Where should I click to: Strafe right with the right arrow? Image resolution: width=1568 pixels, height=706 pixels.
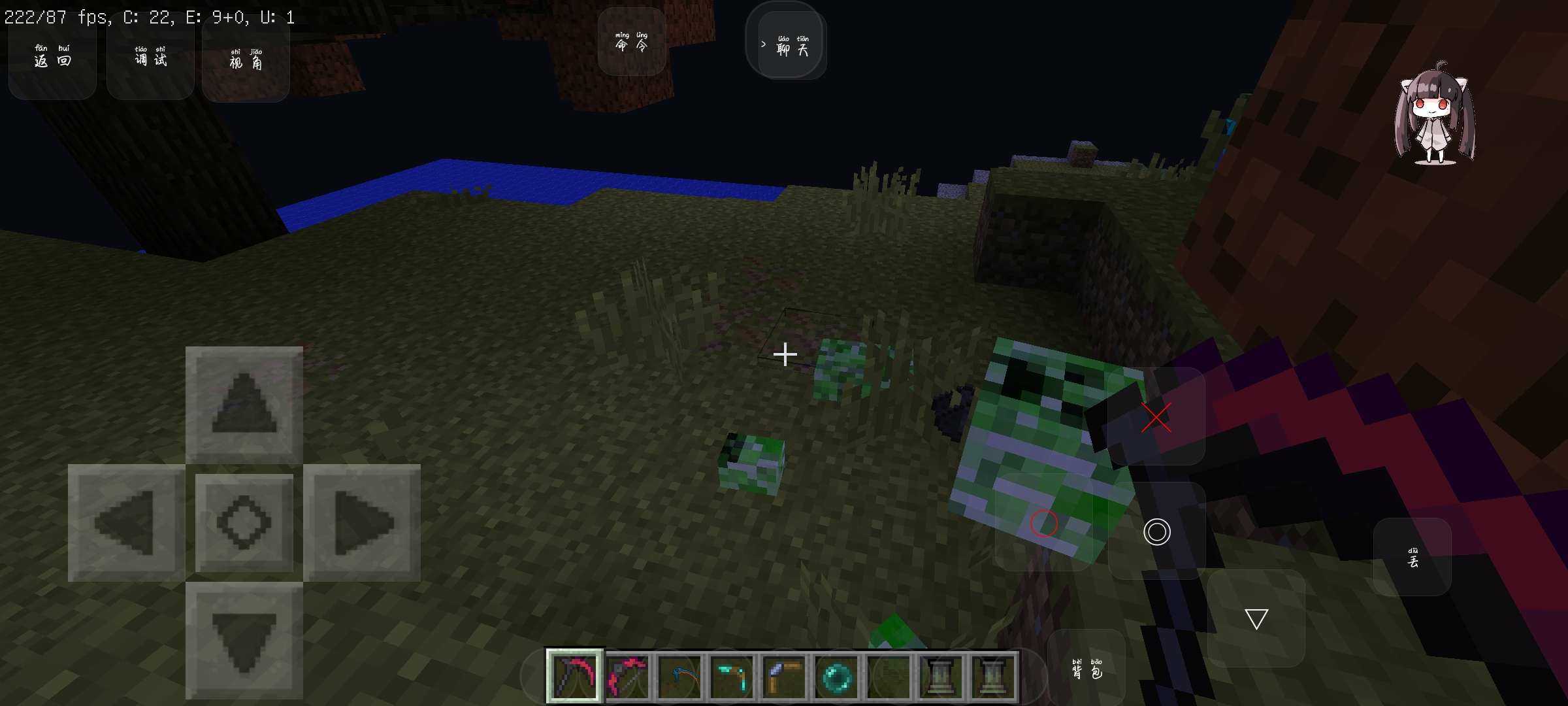362,523
